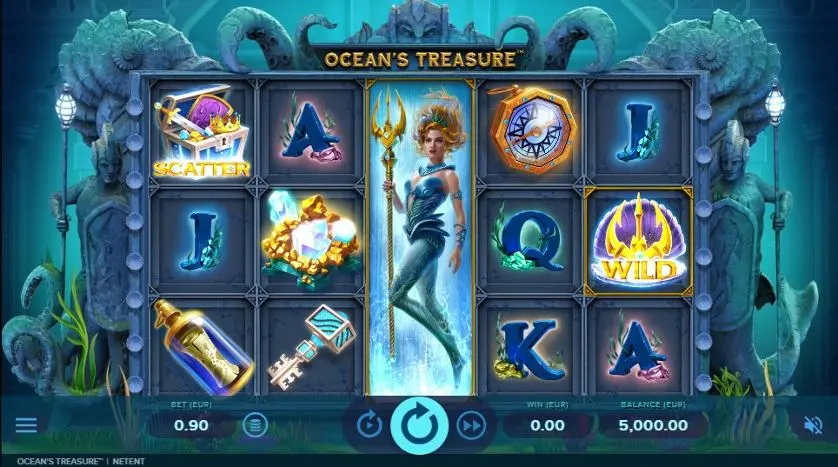Activate the autoplay button
Screen dimensions: 838x467
370,426
